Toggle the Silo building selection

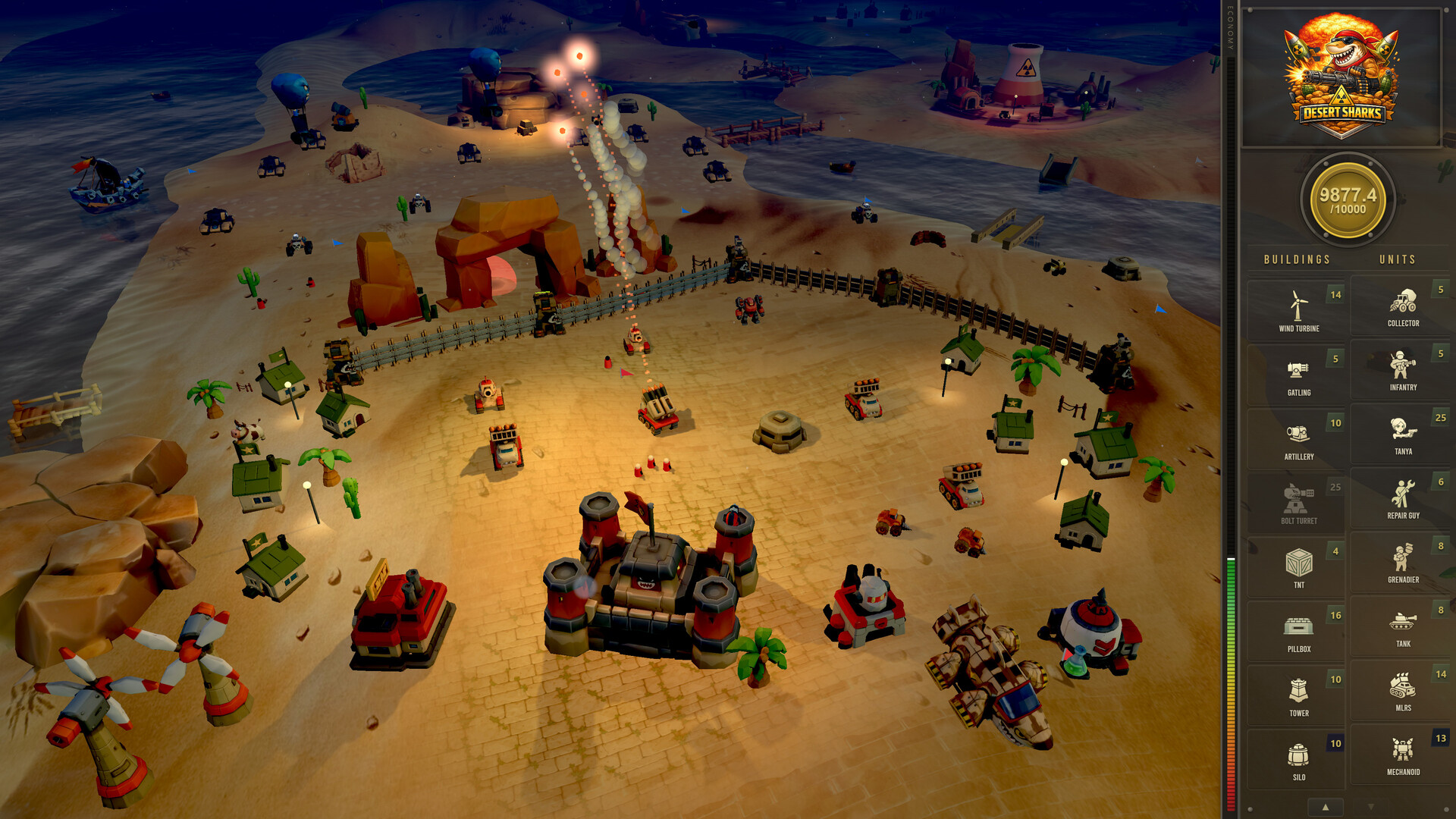pyautogui.click(x=1297, y=757)
